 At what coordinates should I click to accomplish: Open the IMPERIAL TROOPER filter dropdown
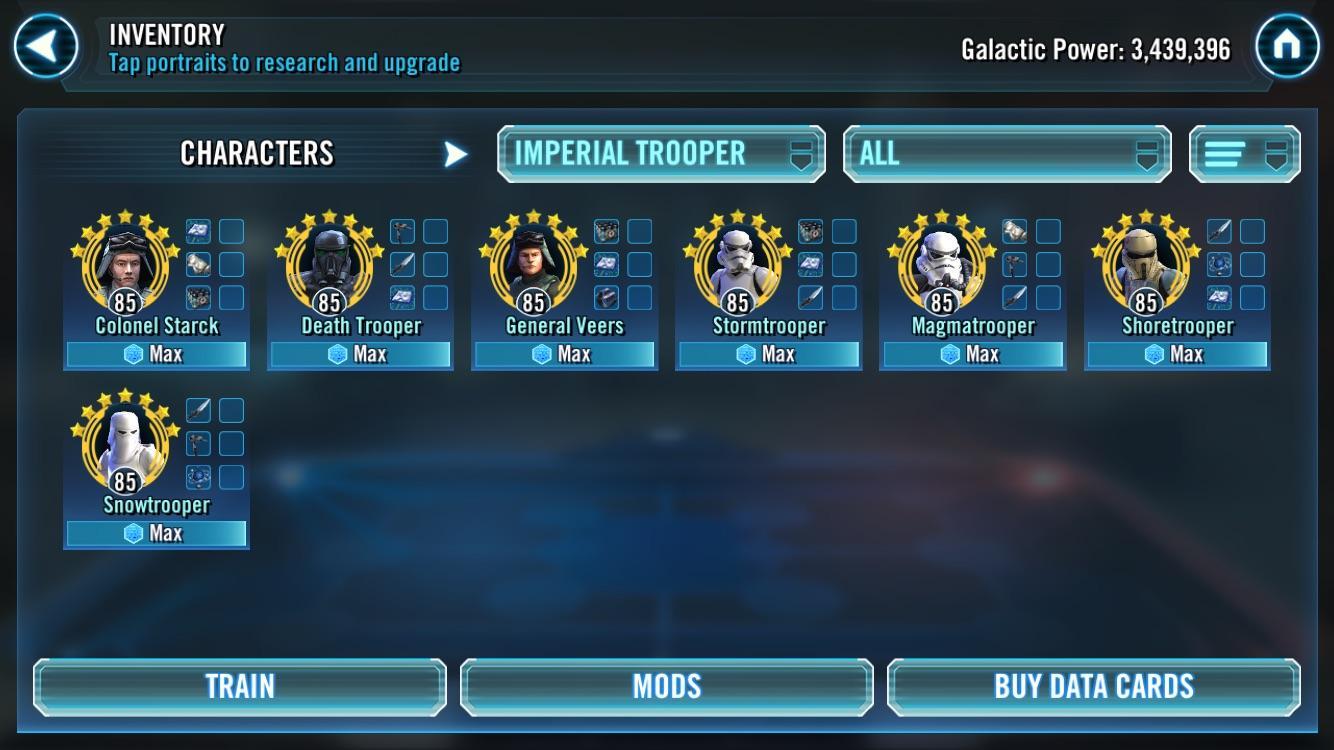tap(660, 152)
